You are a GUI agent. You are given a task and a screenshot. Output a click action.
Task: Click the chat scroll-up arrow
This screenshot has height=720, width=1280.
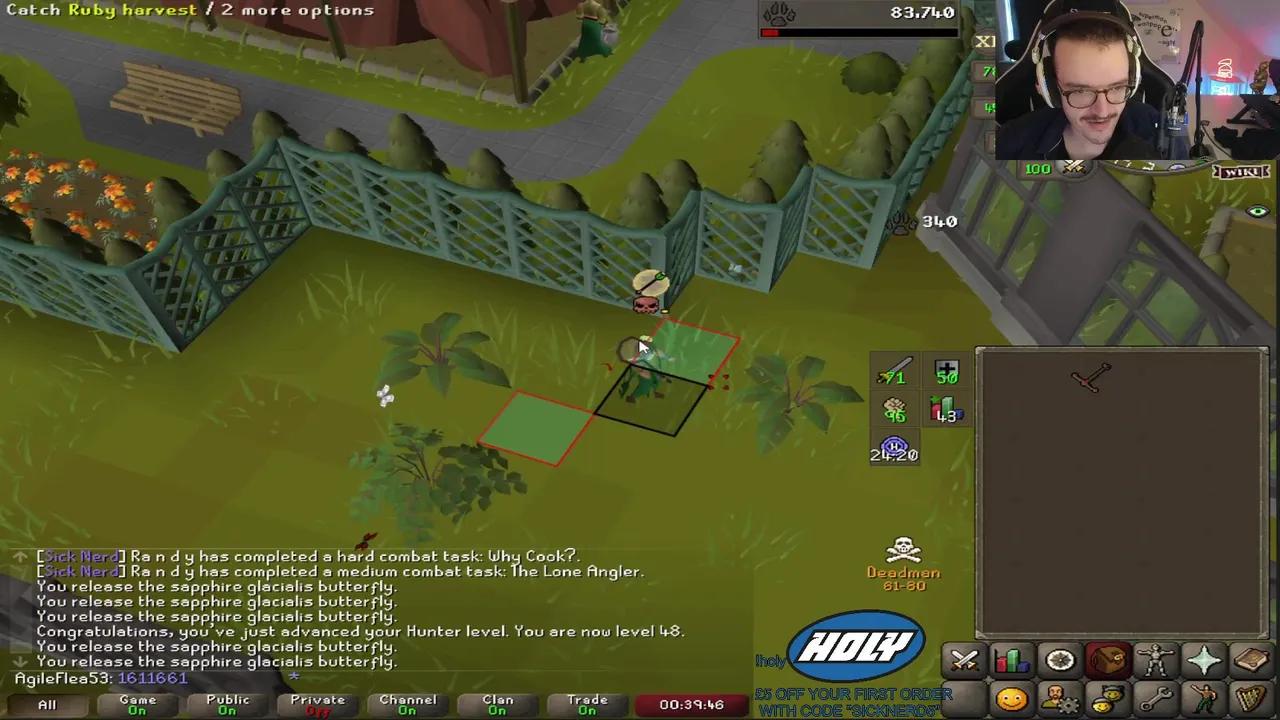[x=20, y=556]
